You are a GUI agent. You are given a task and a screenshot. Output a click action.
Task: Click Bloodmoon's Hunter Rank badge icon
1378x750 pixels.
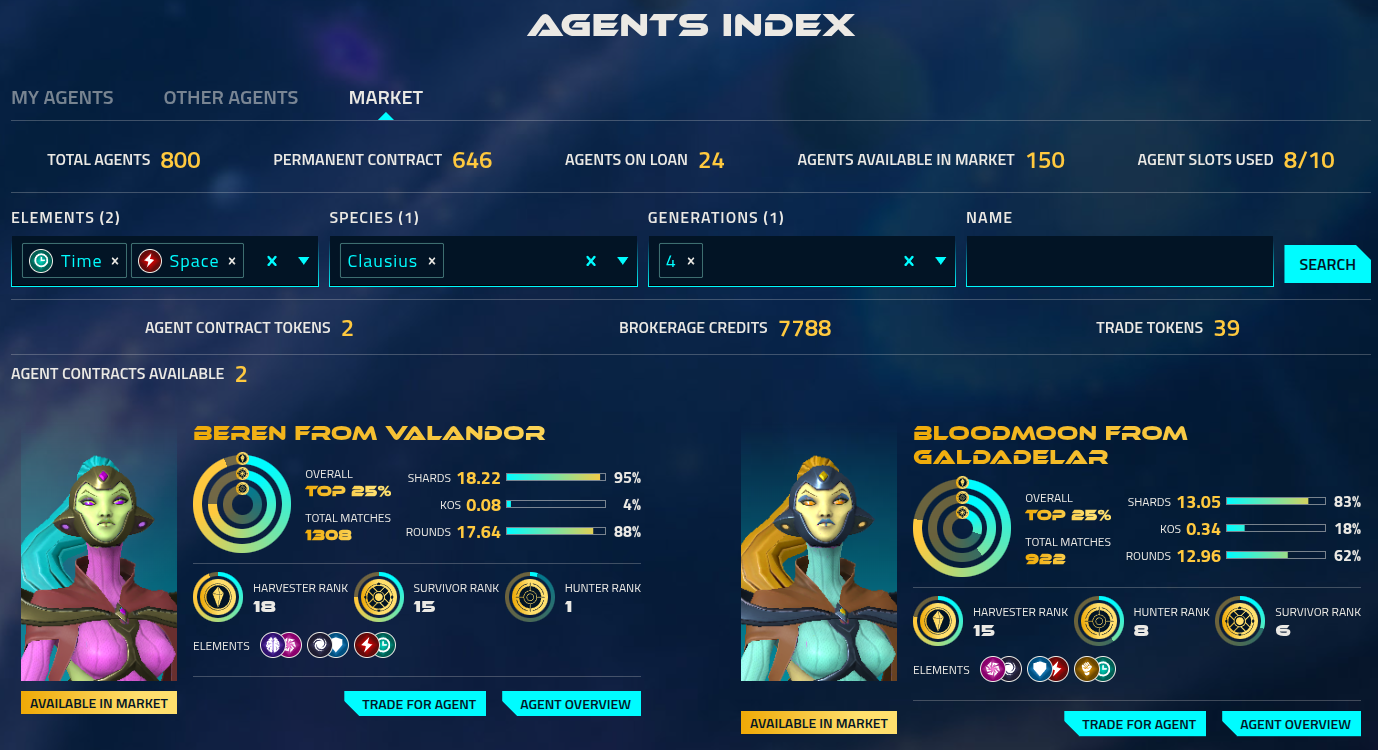click(x=1098, y=620)
